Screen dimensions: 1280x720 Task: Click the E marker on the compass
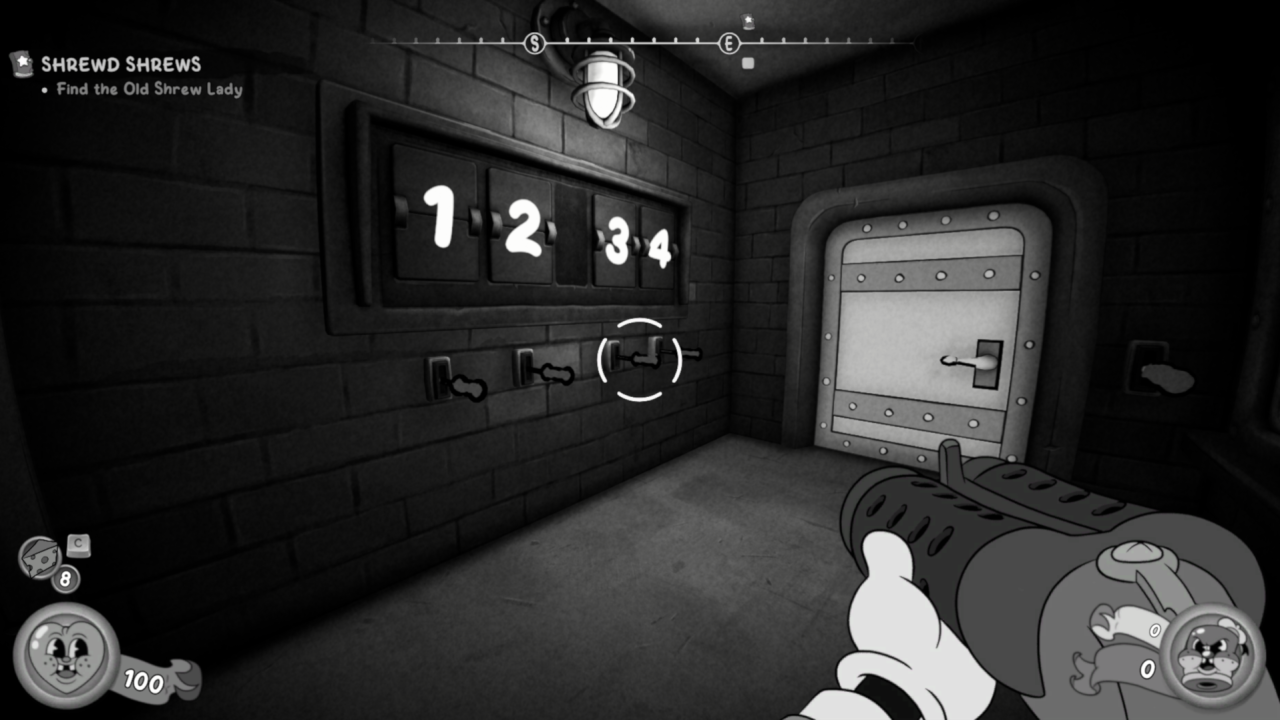(729, 43)
